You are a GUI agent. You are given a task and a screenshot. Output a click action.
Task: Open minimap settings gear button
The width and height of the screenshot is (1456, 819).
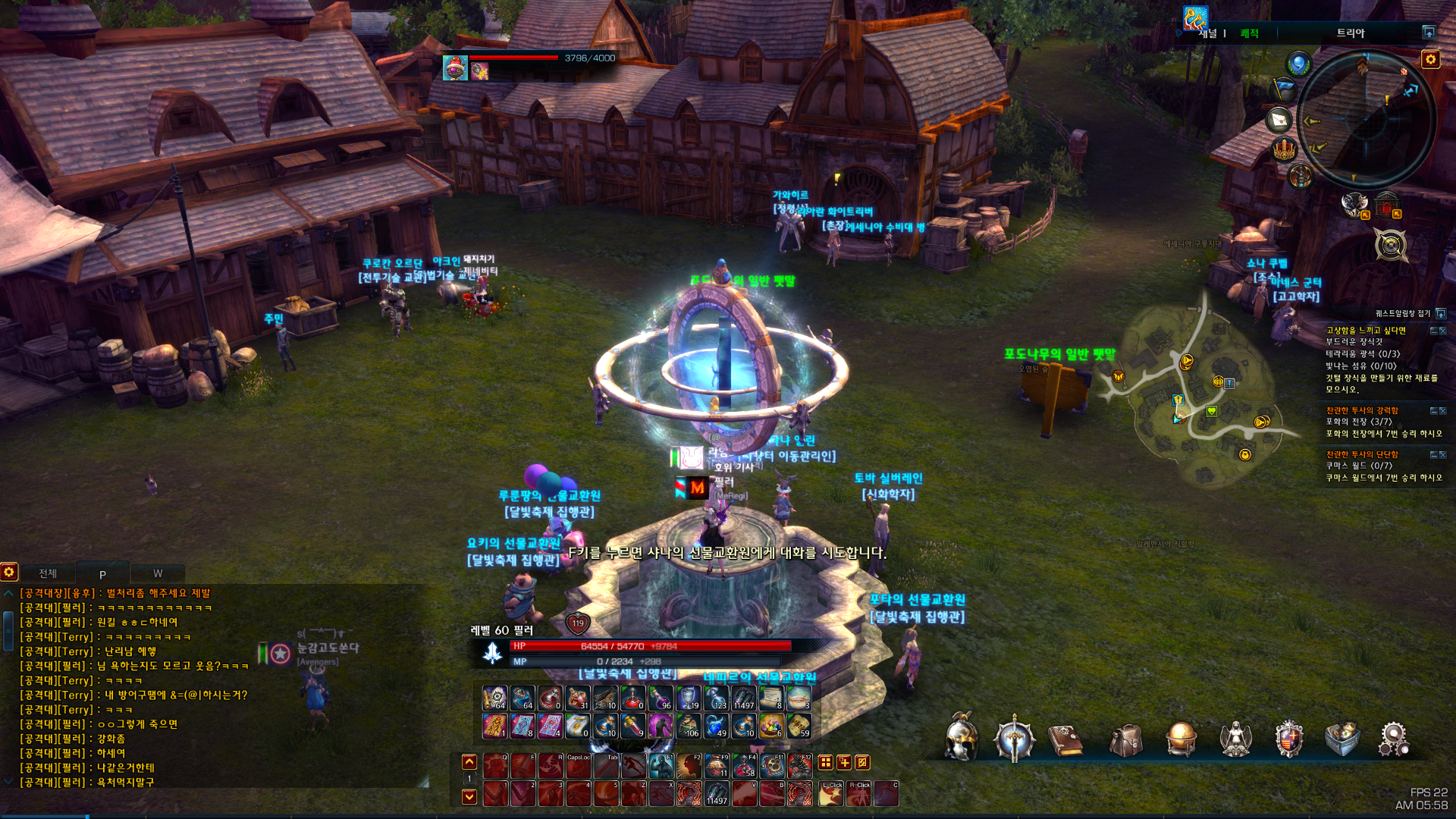click(x=1430, y=59)
